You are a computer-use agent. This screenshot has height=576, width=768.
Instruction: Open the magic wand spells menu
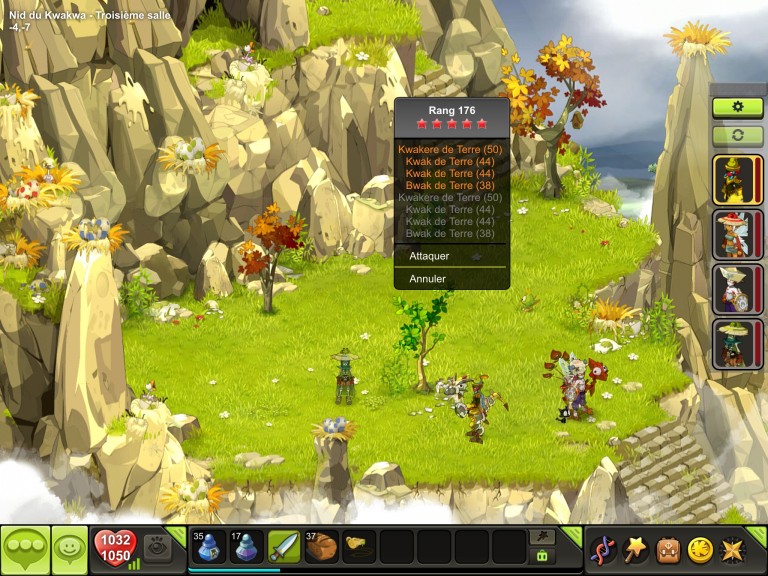pos(635,550)
